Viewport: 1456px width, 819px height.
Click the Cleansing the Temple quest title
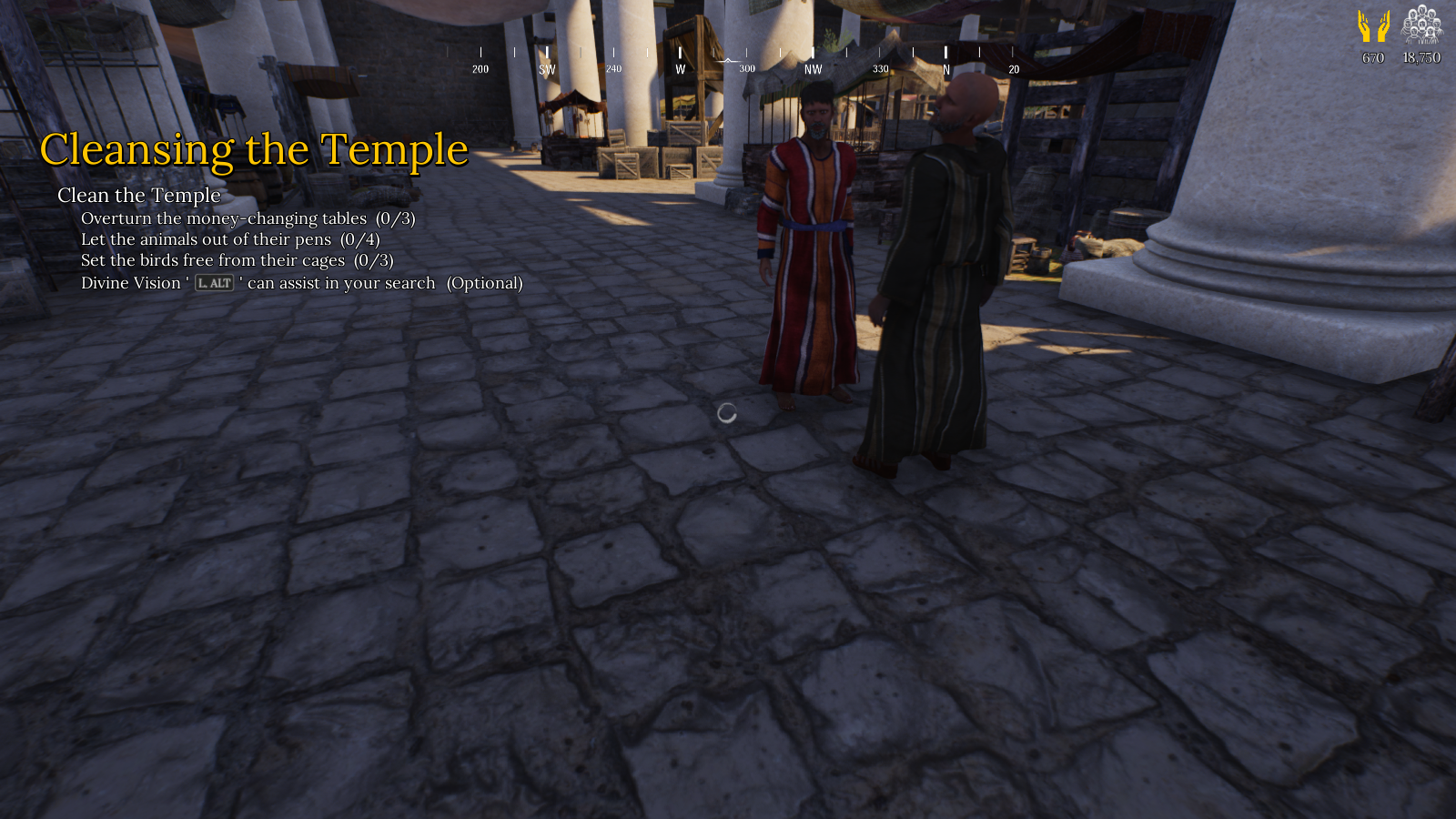tap(254, 150)
